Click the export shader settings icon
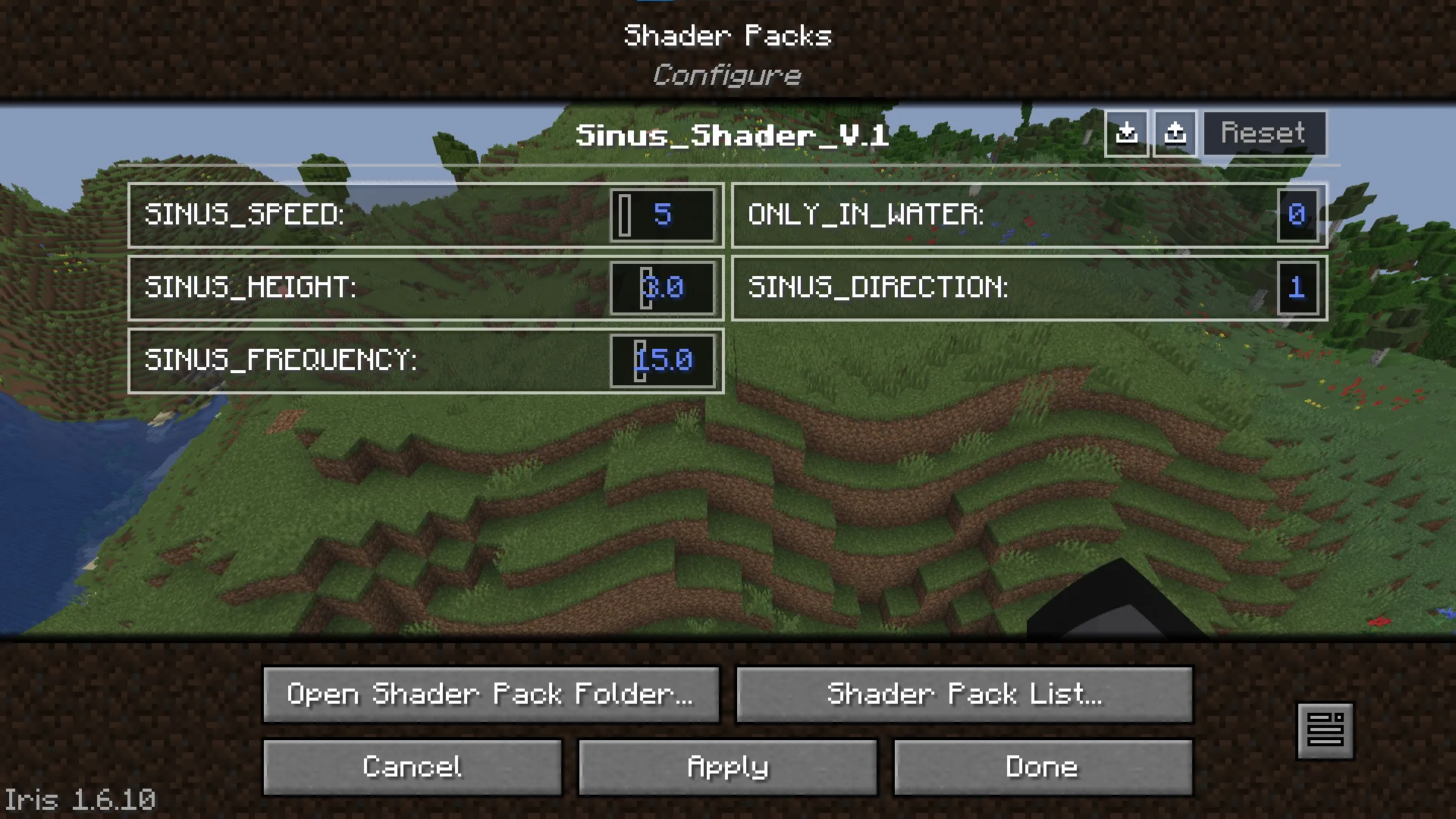This screenshot has width=1456, height=819. (x=1175, y=133)
